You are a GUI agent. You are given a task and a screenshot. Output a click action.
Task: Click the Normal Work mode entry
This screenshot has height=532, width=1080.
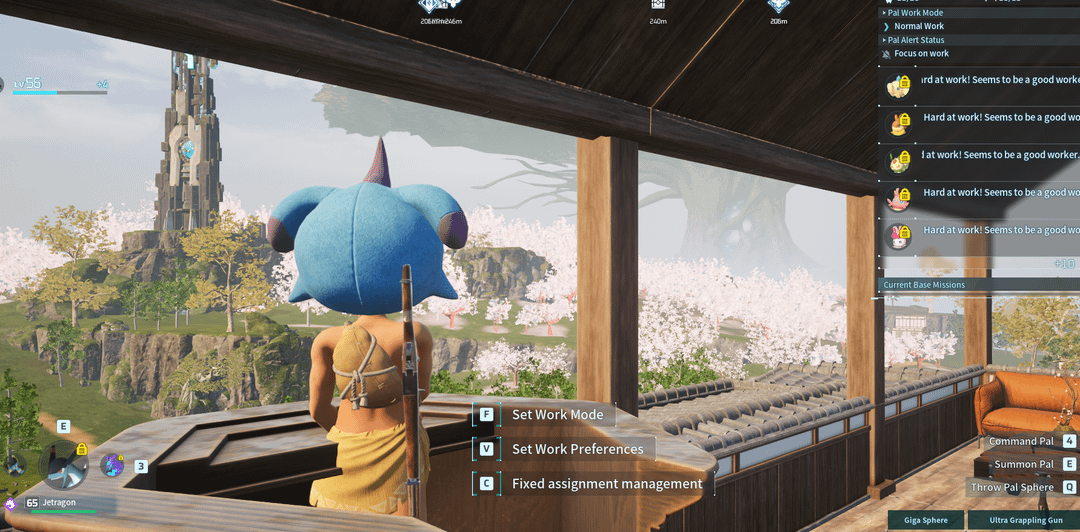918,26
